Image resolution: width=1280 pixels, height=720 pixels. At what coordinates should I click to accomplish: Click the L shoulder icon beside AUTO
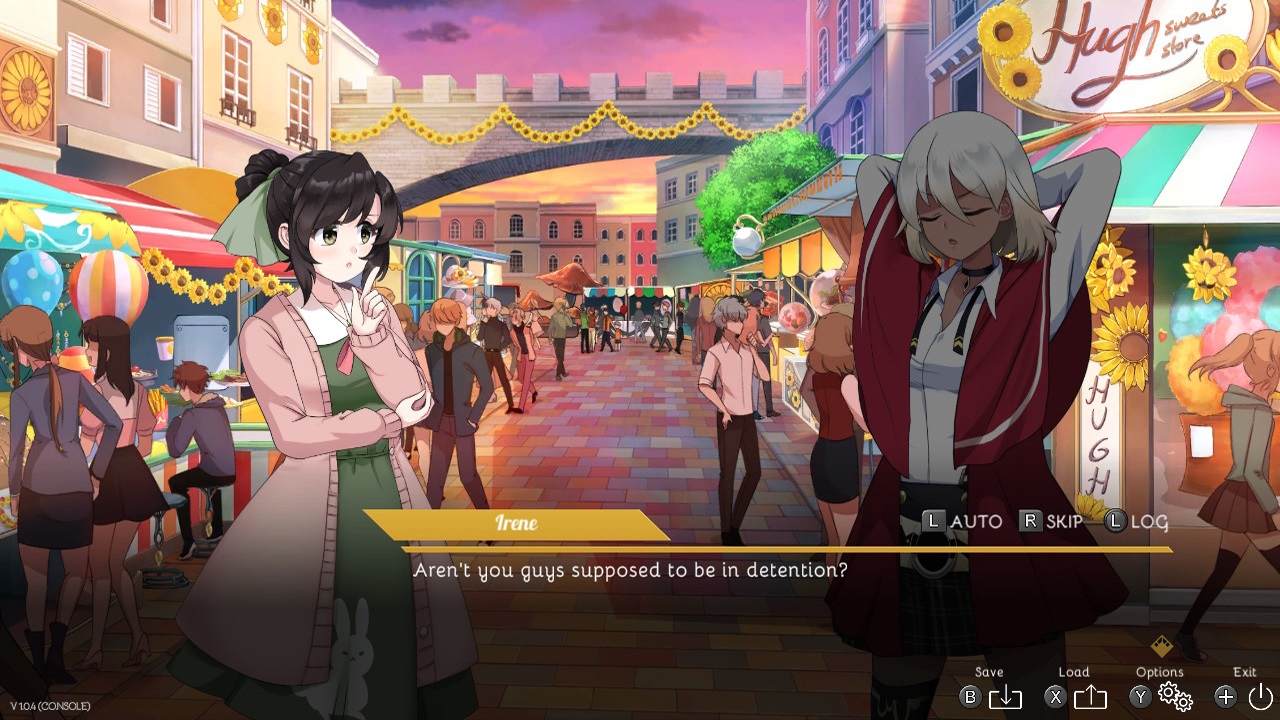[937, 521]
